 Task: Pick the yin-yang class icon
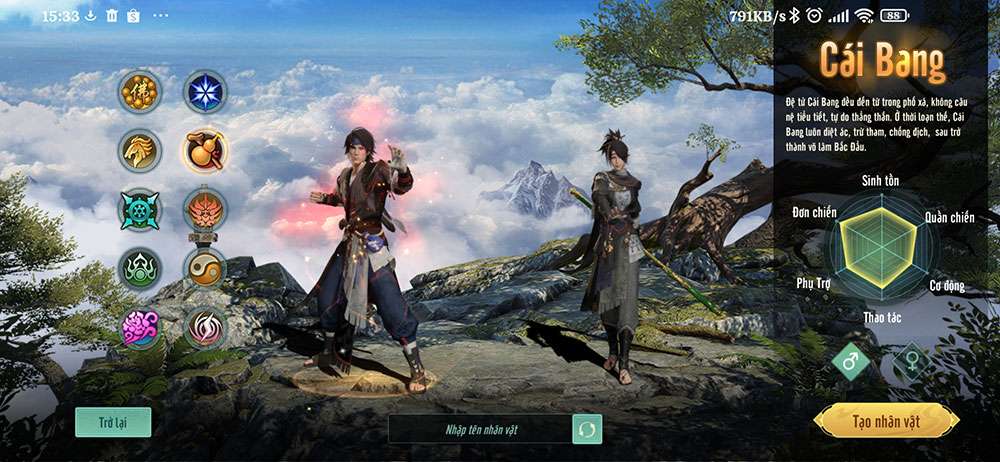click(204, 268)
